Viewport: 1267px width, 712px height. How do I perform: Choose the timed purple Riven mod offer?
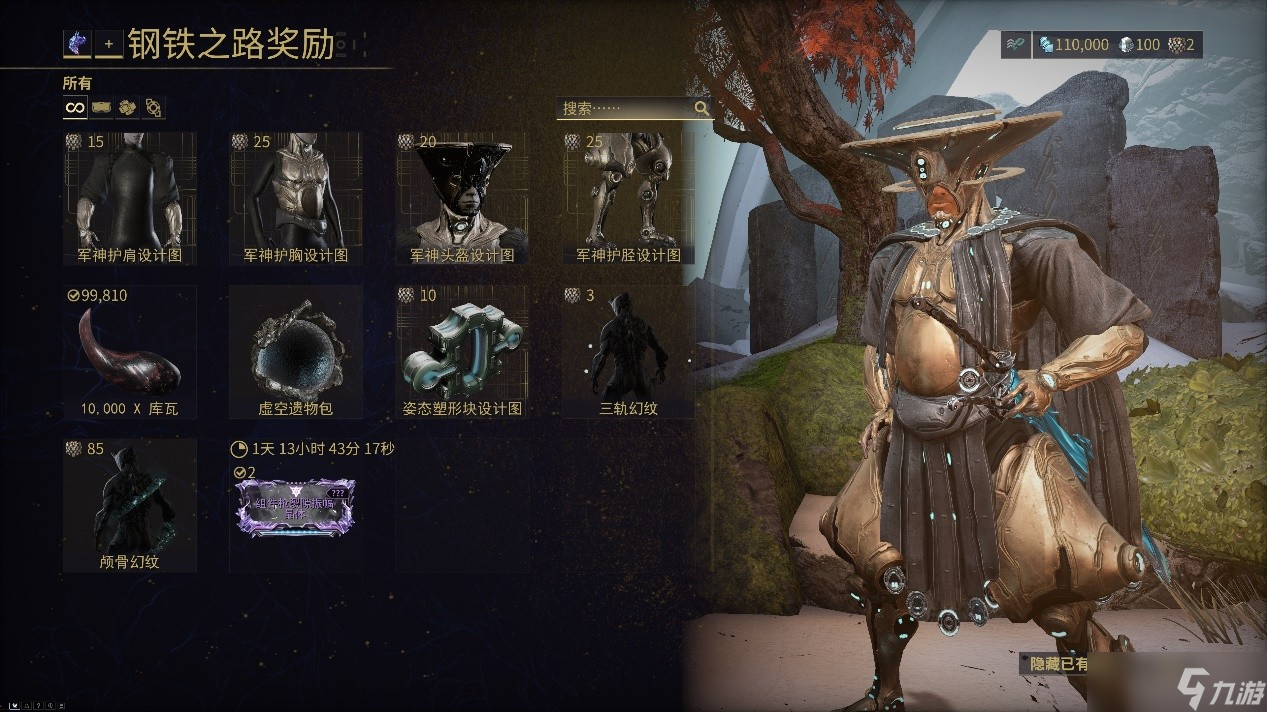[295, 505]
